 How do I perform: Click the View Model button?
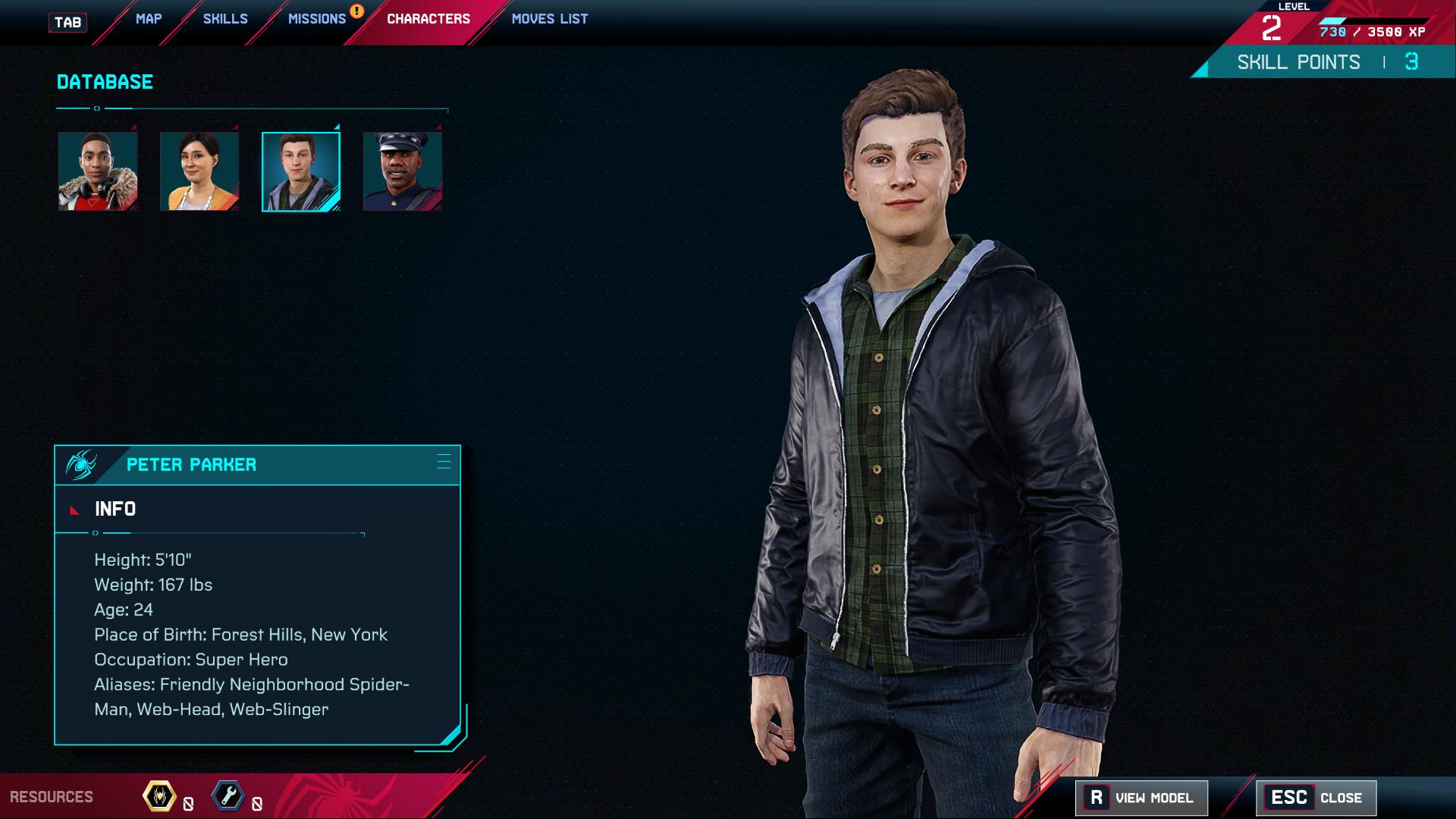click(x=1141, y=798)
